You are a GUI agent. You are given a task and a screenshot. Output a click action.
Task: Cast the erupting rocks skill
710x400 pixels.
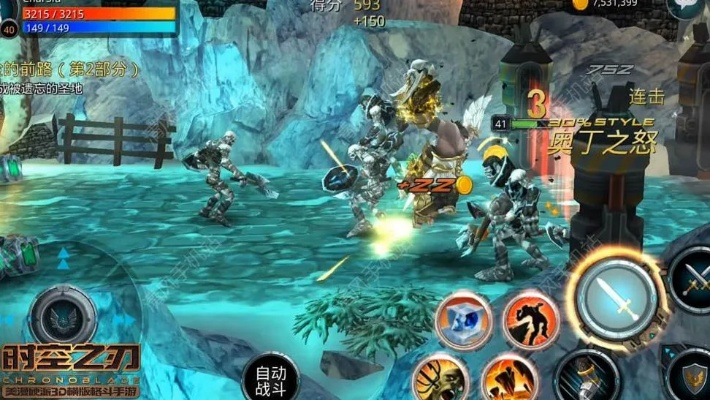[x=509, y=378]
